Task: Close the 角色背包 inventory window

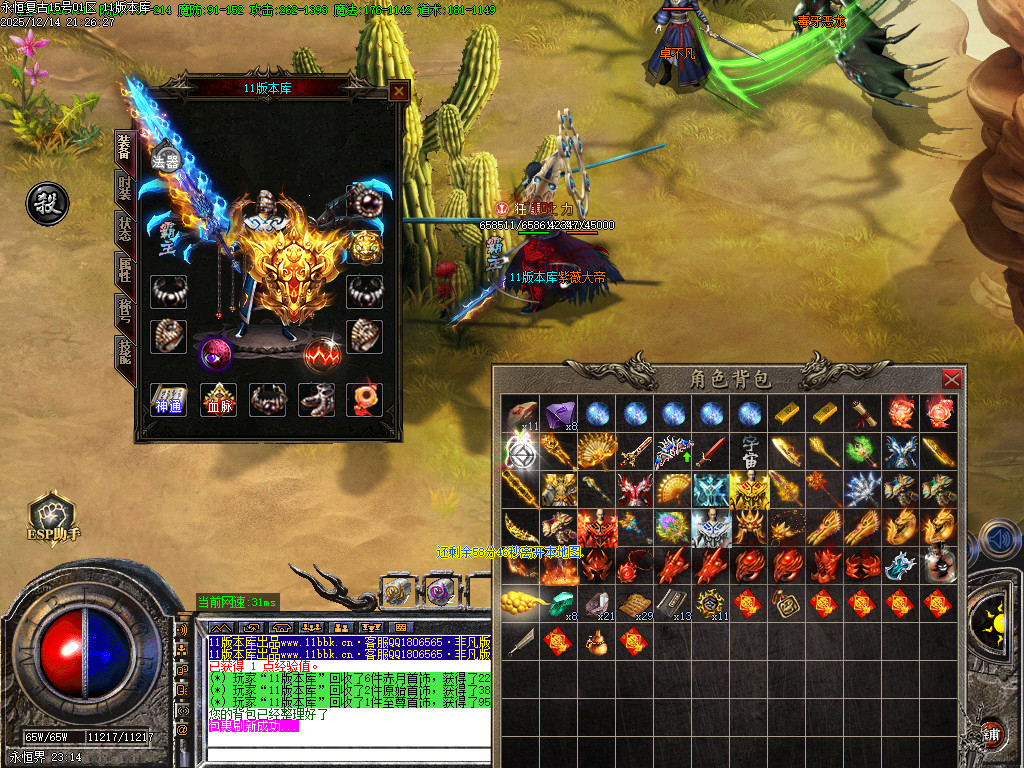Action: point(952,379)
